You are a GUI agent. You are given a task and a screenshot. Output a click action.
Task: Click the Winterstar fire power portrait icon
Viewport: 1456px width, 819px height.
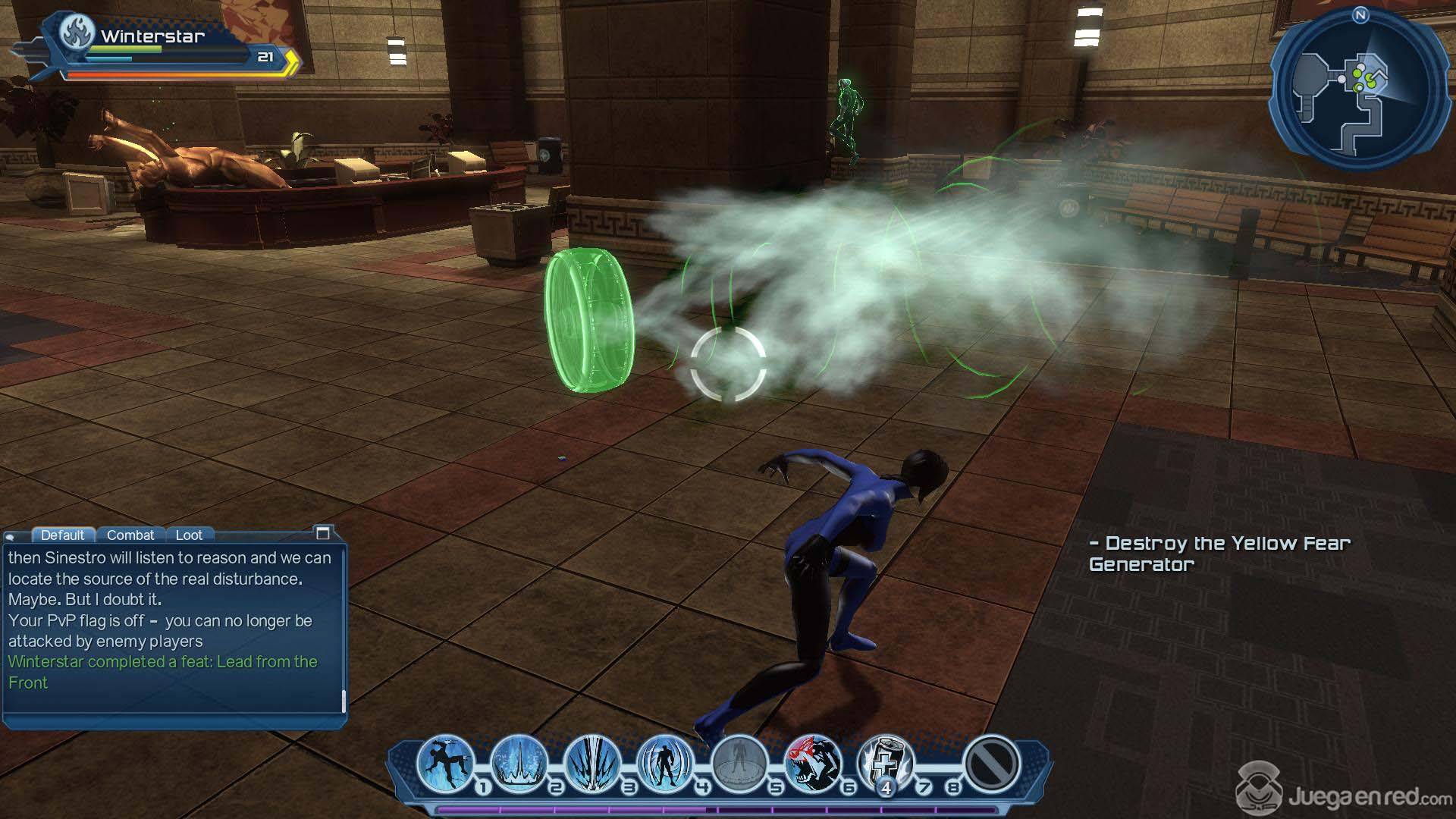(77, 34)
